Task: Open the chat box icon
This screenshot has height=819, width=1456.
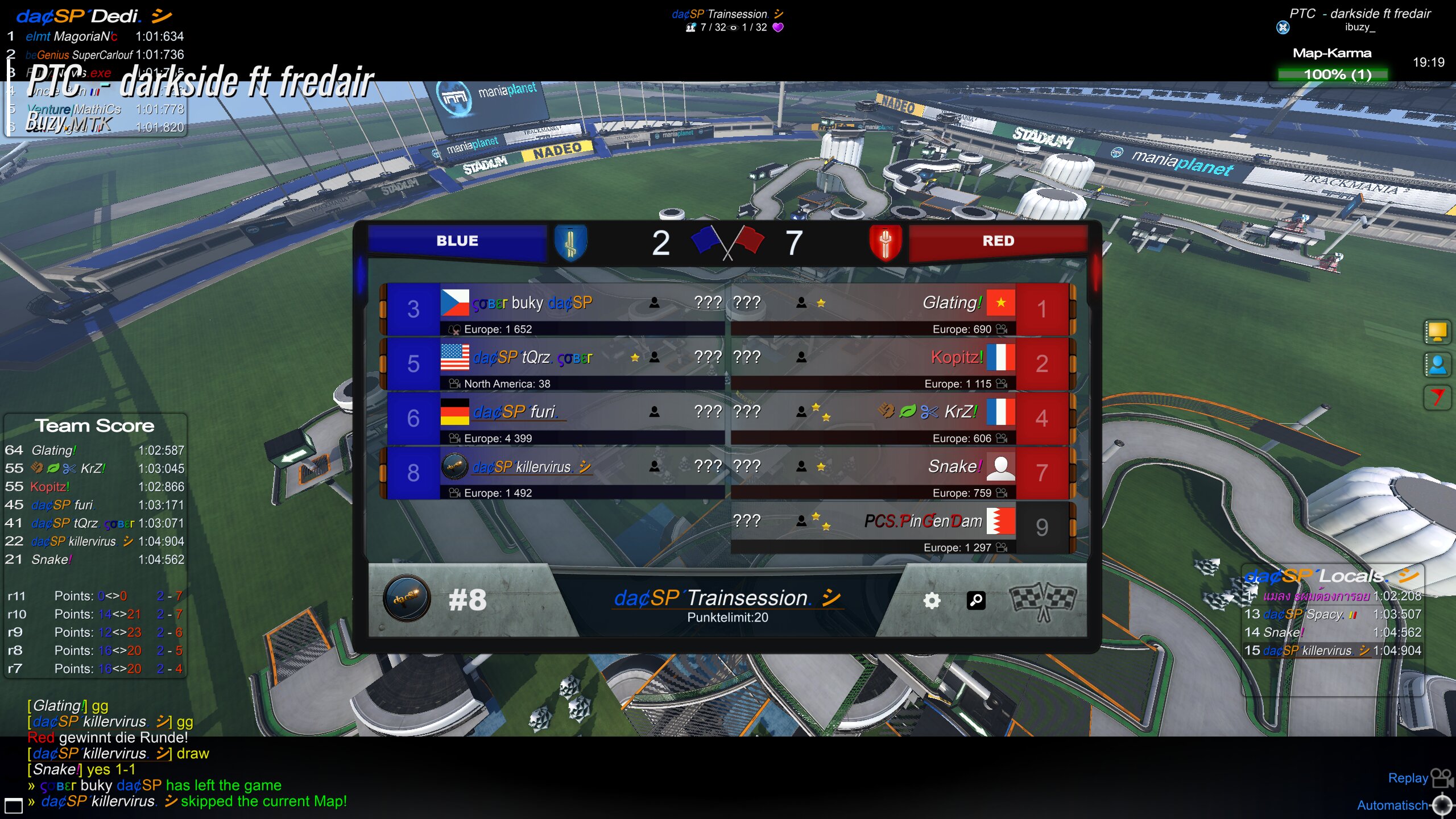Action: point(13,805)
